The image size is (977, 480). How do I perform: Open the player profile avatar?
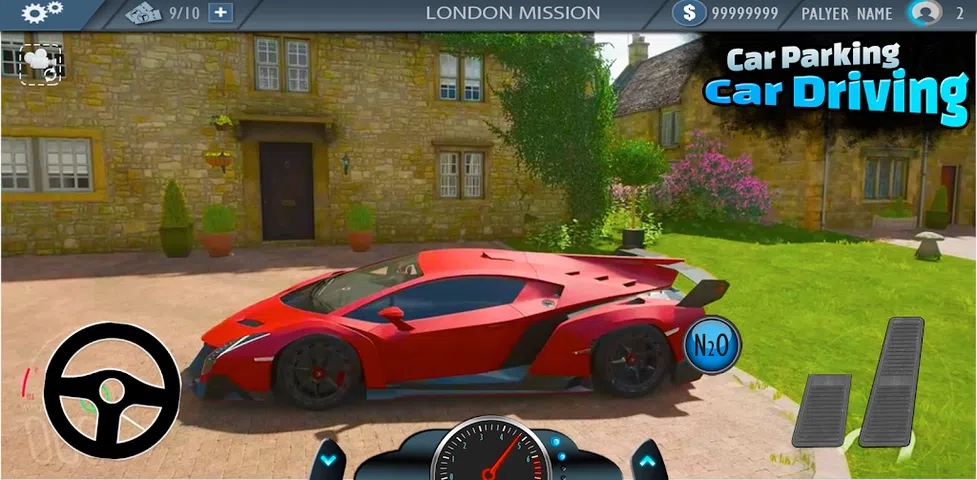tap(924, 13)
